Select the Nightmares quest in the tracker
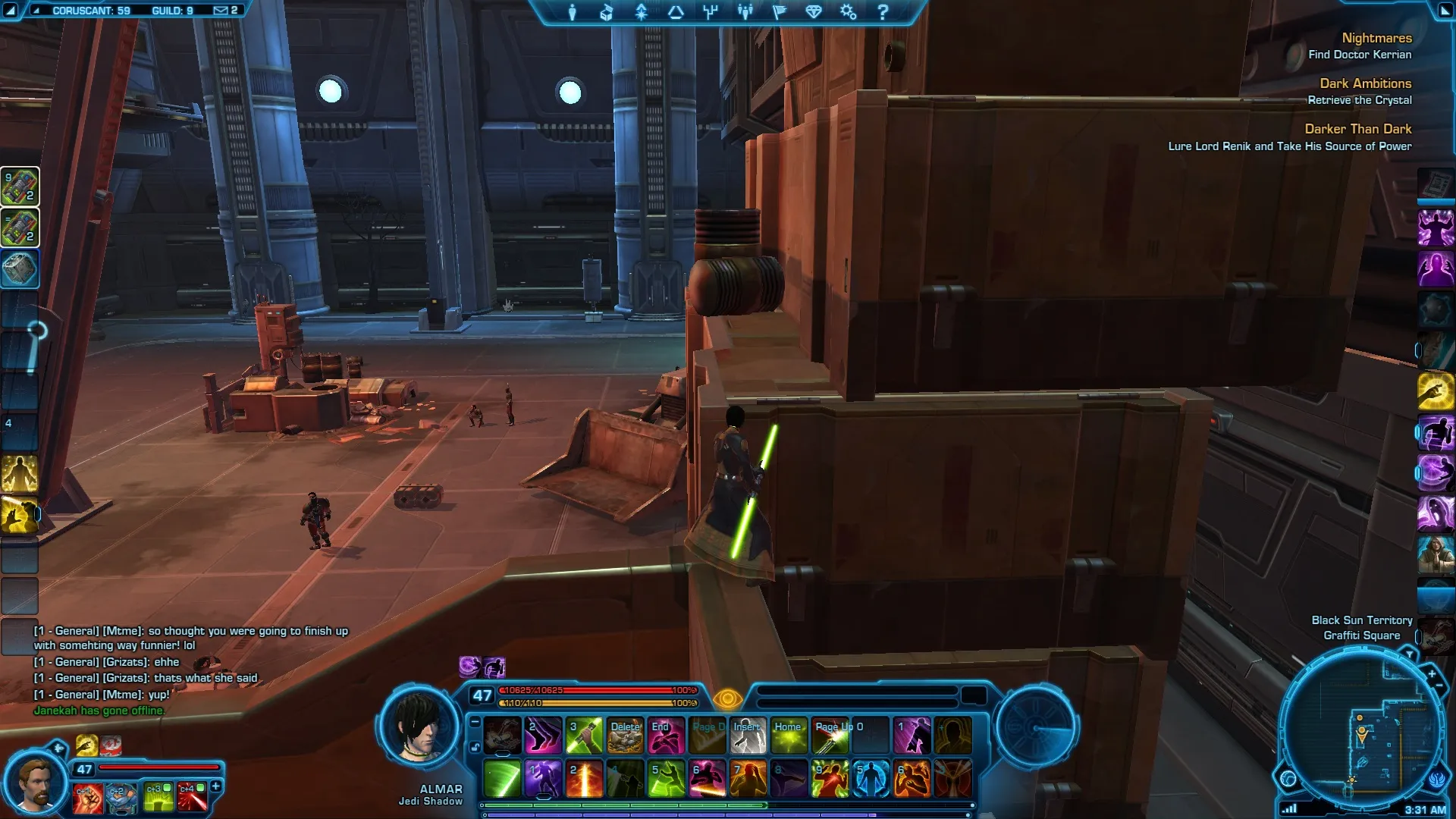Viewport: 1456px width, 819px height. pos(1376,38)
